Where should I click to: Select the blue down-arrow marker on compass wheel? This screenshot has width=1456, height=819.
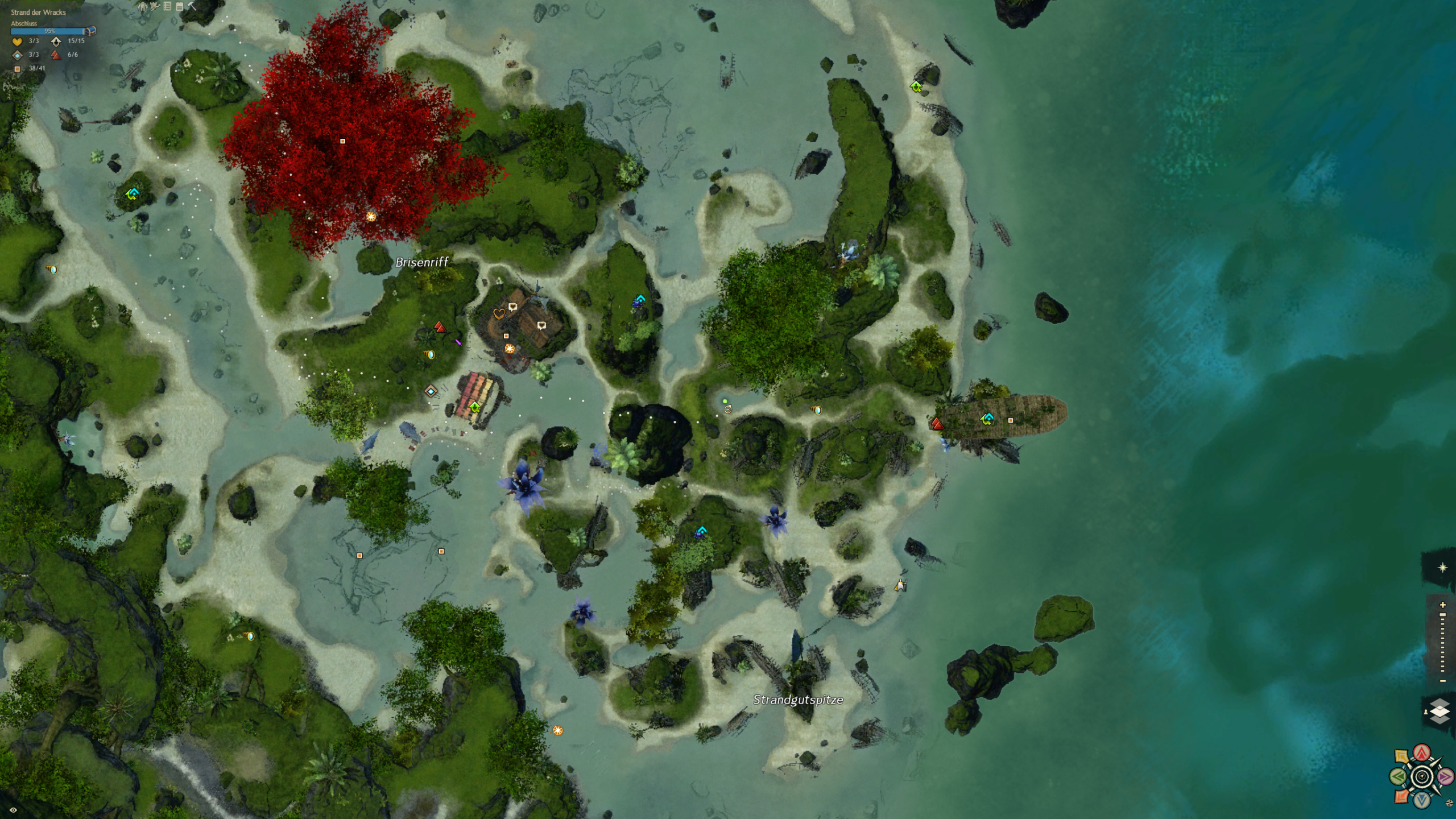point(1422,800)
